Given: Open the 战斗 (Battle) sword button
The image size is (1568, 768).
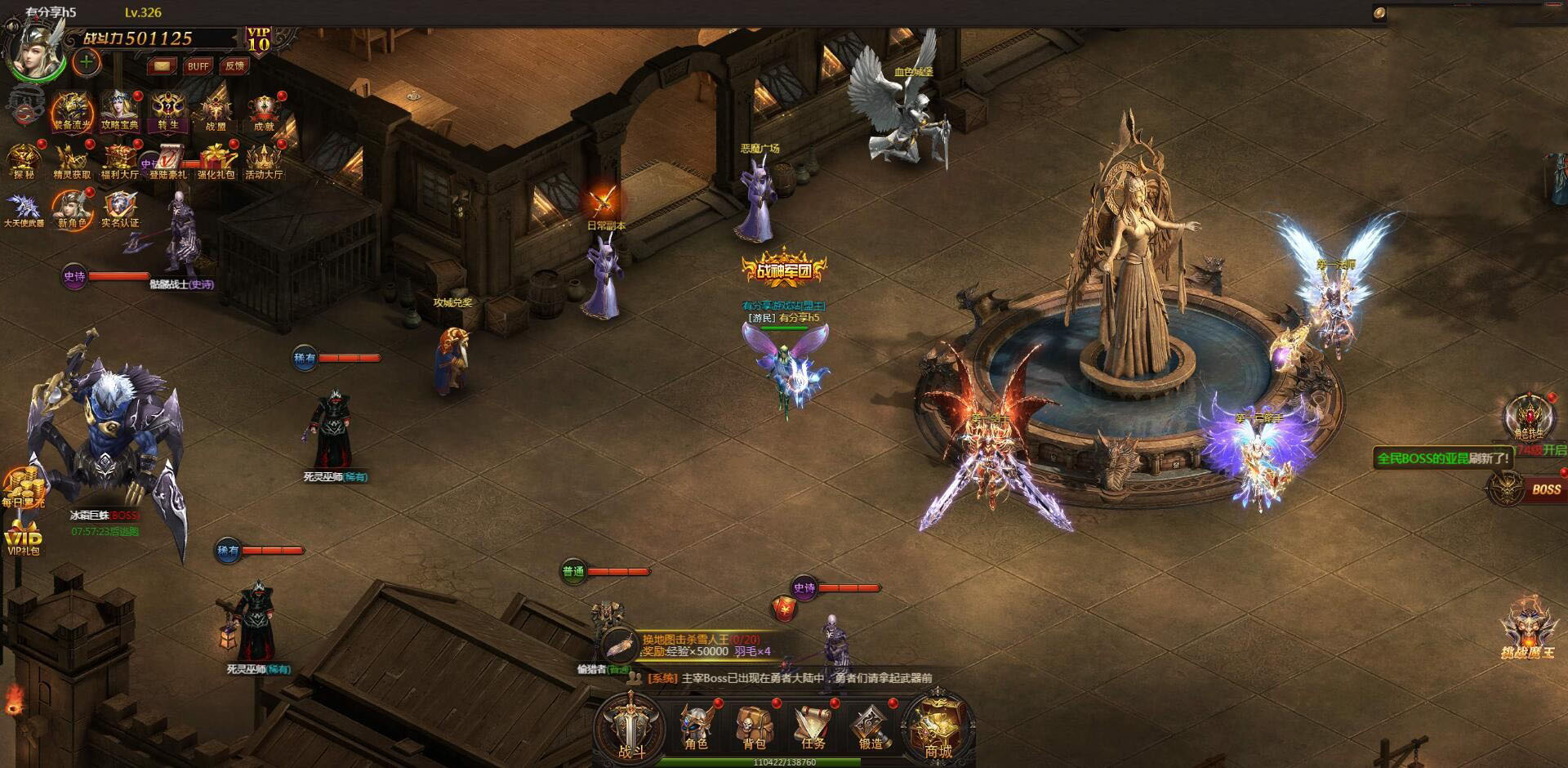Looking at the screenshot, I should coord(630,726).
